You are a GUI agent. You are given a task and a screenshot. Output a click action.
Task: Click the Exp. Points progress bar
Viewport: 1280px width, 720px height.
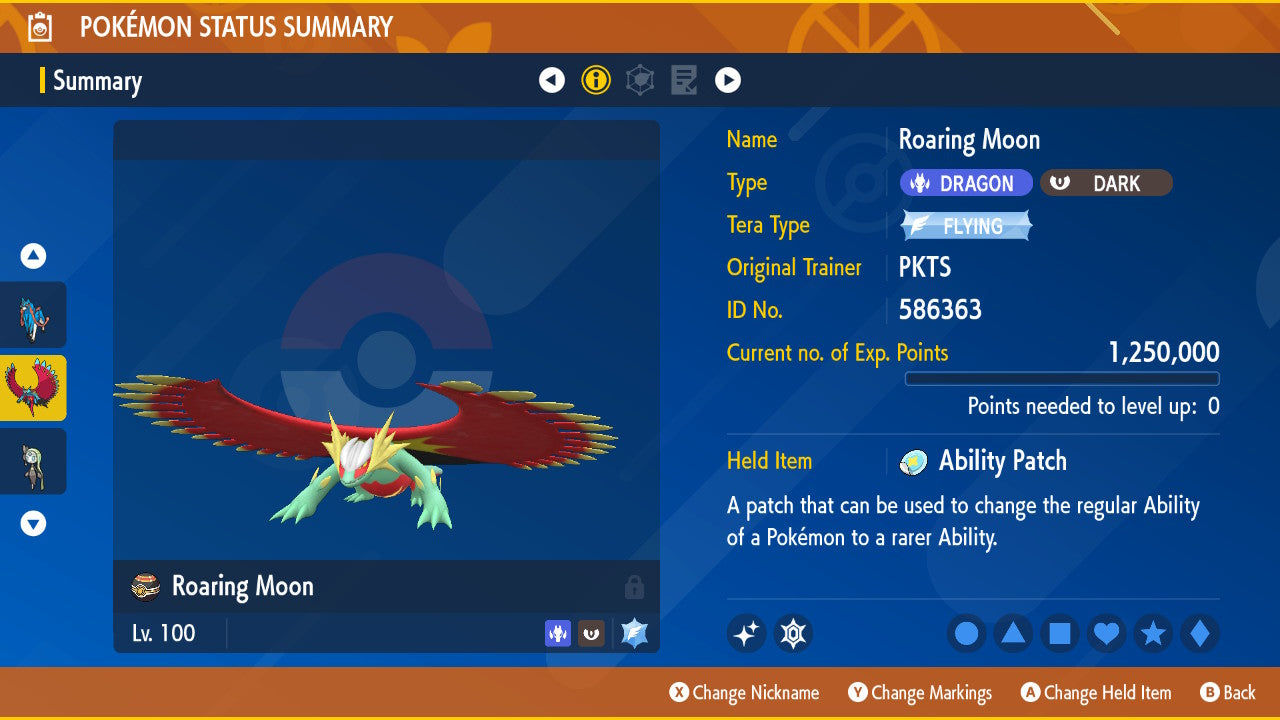pos(1062,379)
